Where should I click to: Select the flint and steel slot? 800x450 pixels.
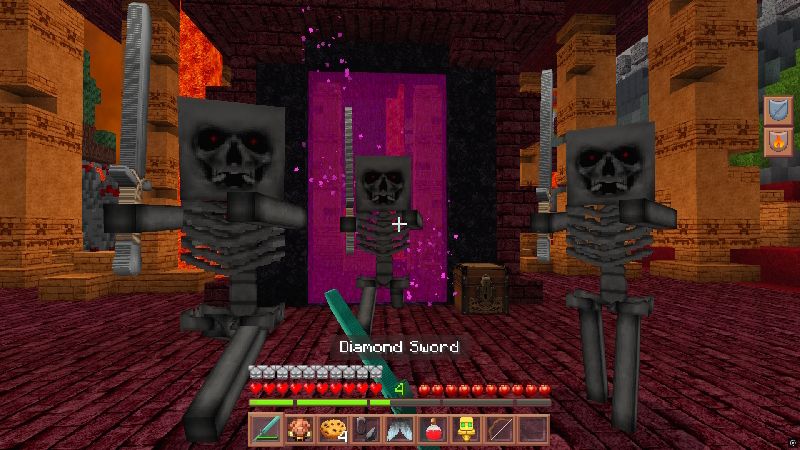click(366, 430)
